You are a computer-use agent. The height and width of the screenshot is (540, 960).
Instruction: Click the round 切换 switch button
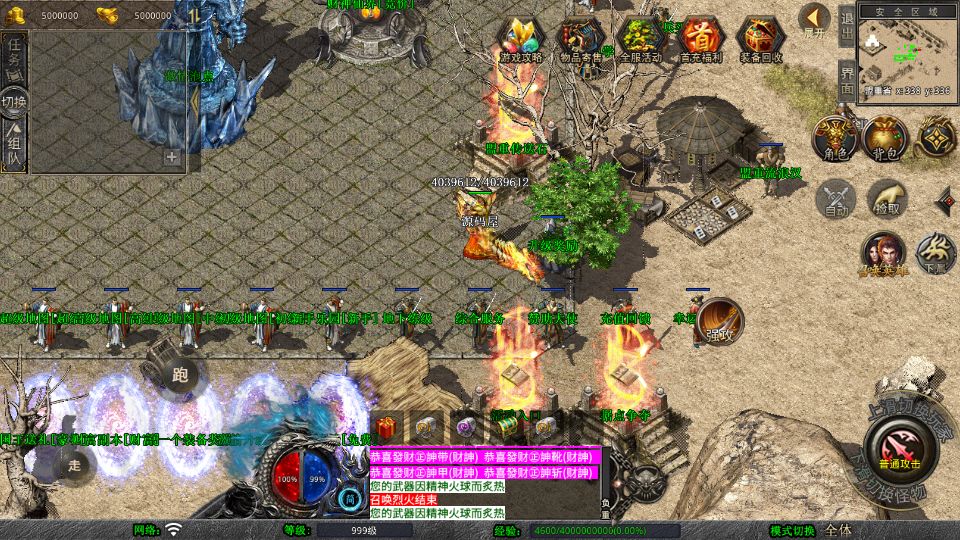click(15, 102)
